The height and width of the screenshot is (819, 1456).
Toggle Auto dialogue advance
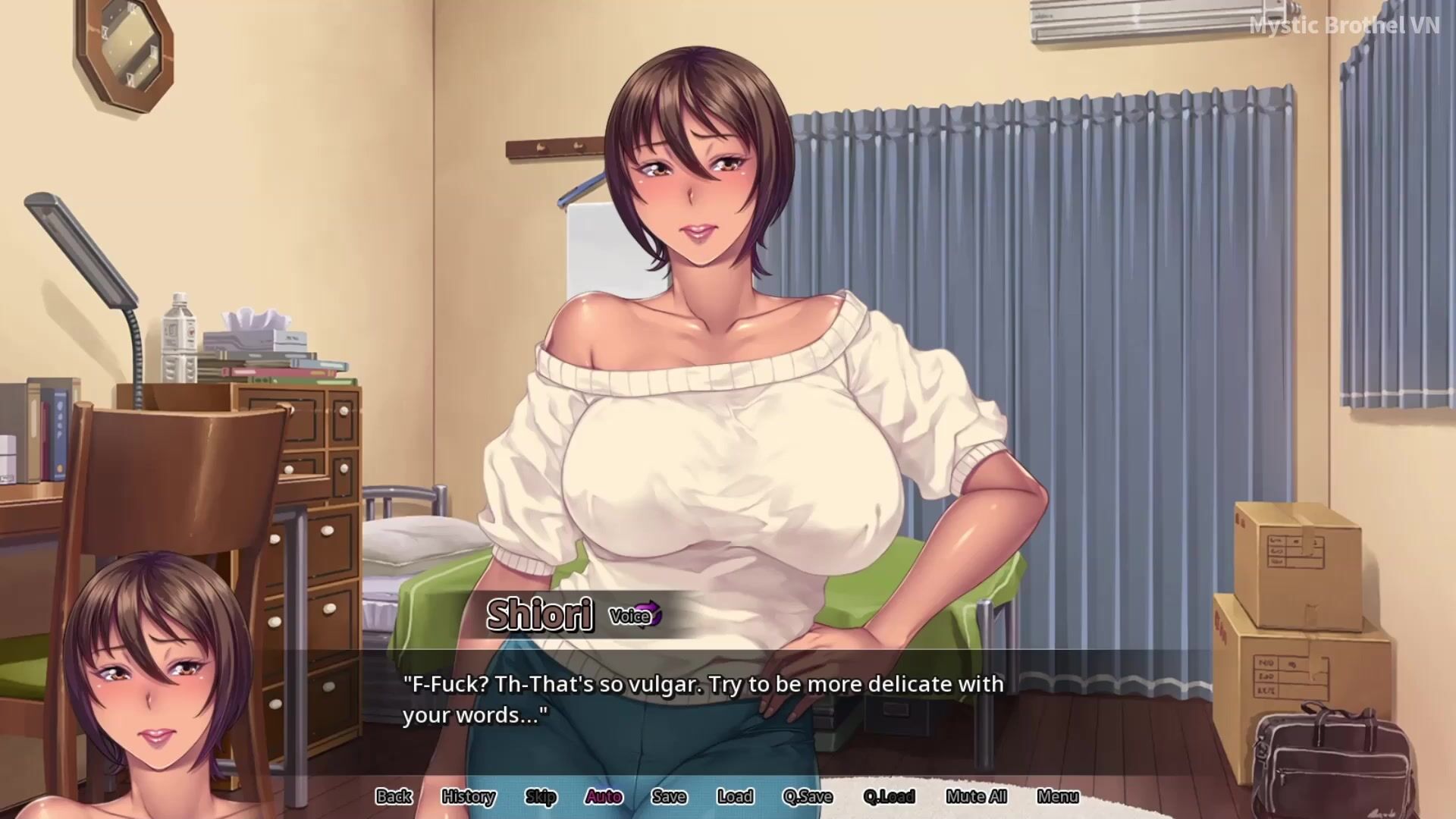(604, 796)
